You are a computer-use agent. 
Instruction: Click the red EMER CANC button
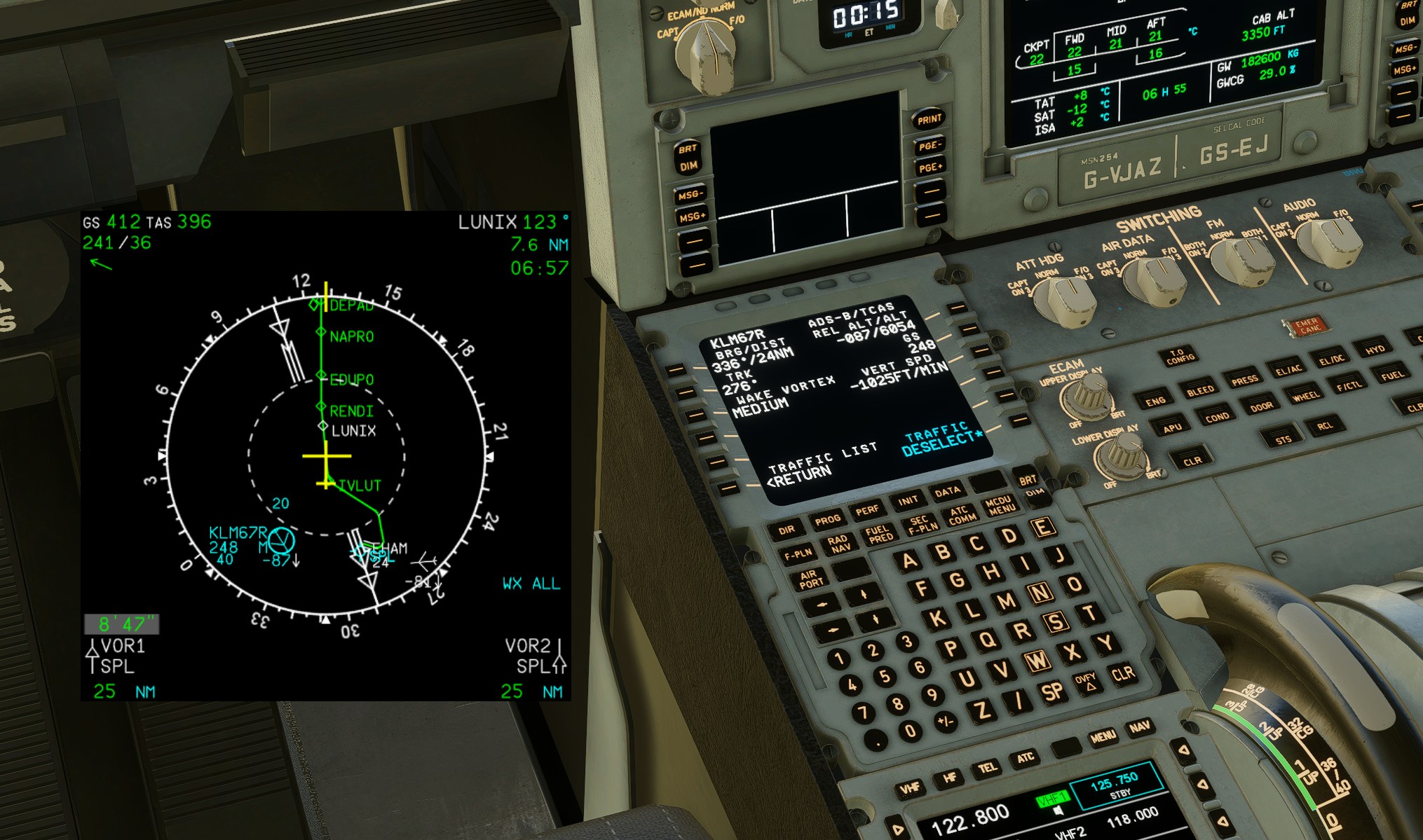click(1307, 325)
